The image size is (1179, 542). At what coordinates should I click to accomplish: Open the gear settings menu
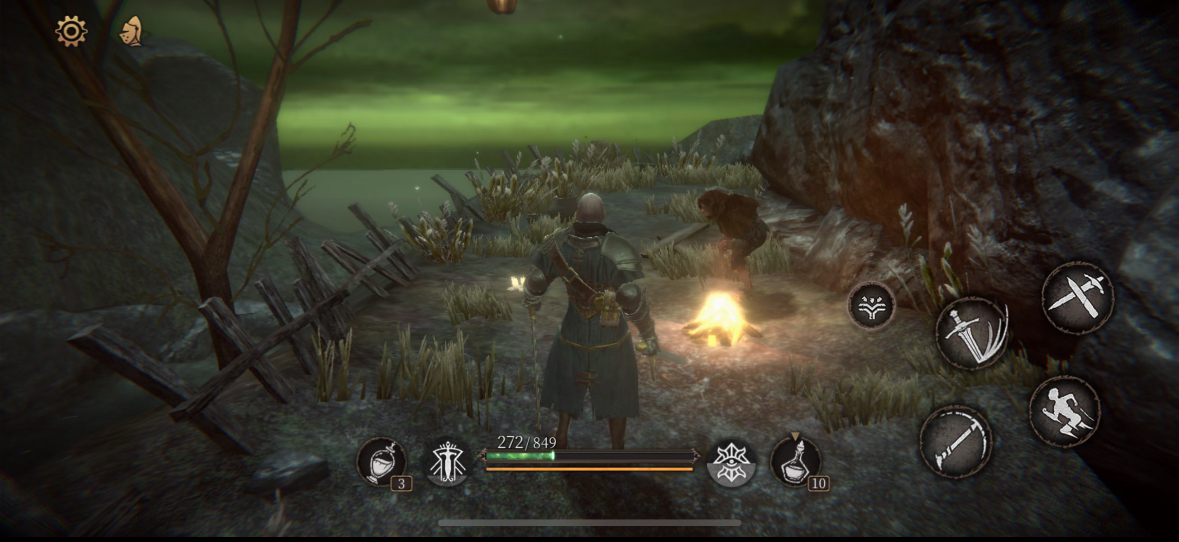[x=71, y=31]
